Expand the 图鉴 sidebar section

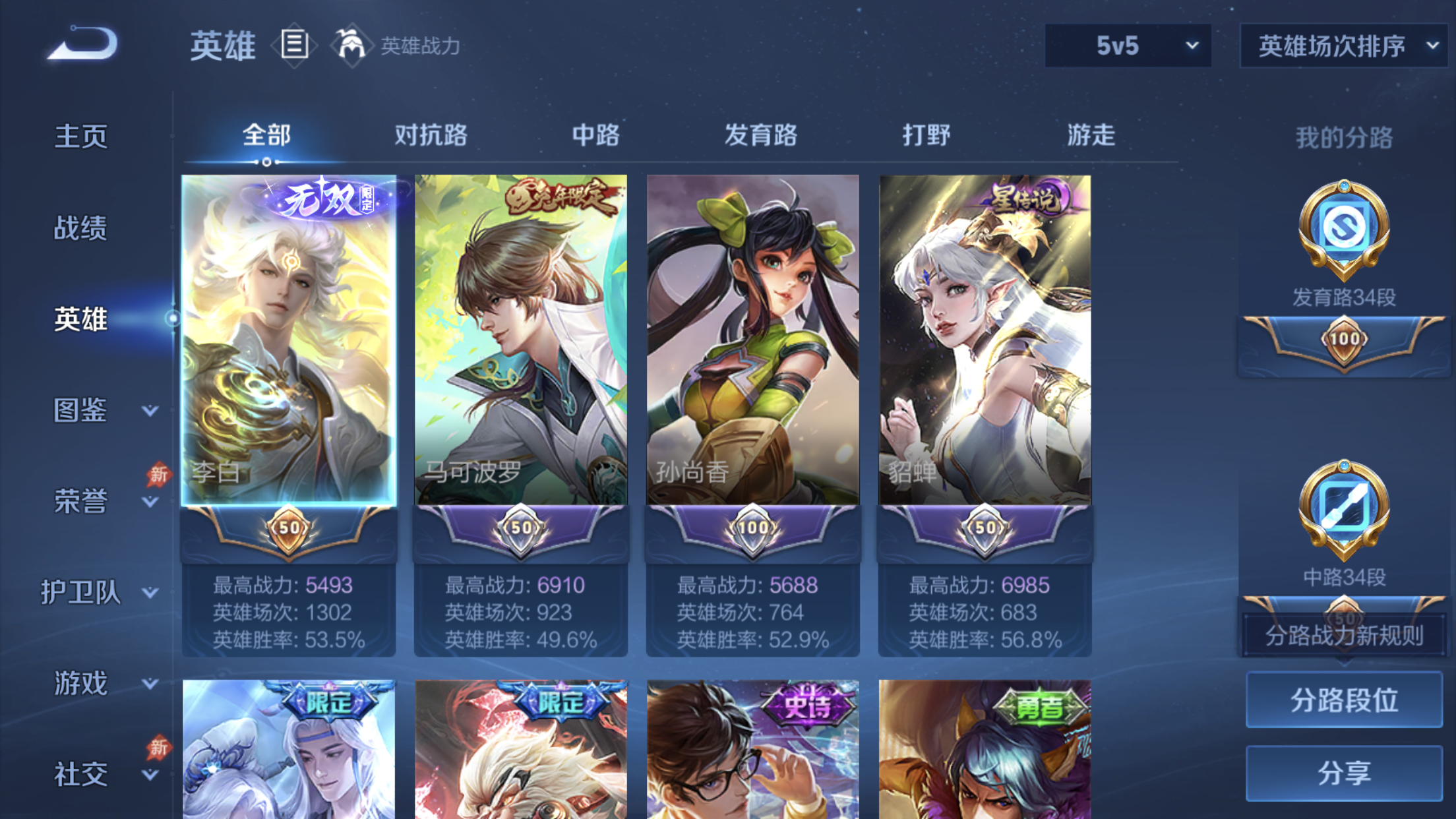80,411
